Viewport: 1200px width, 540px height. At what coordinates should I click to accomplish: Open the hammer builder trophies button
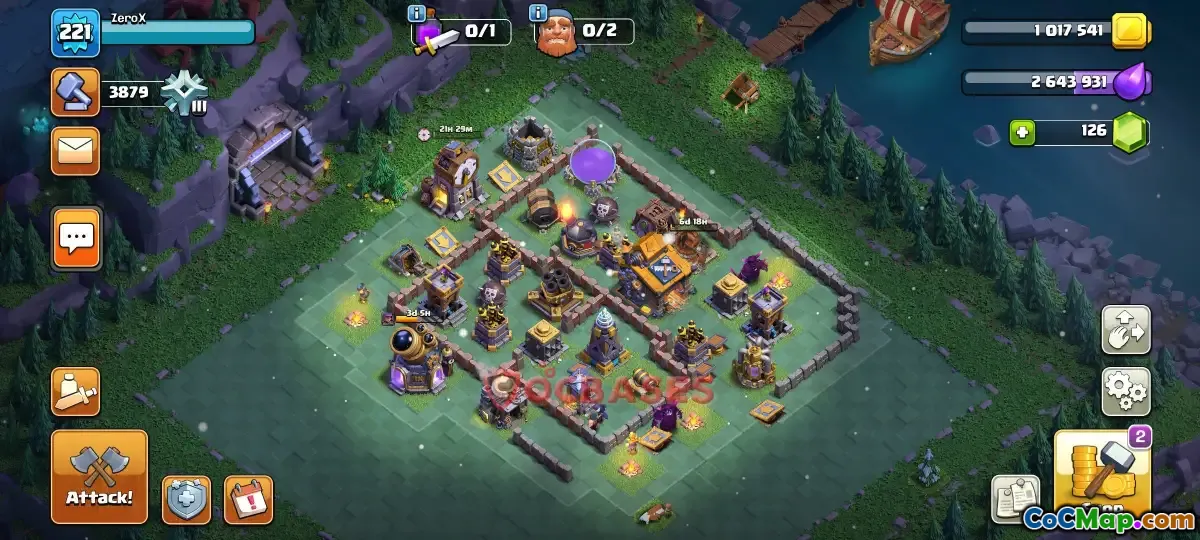tap(75, 93)
